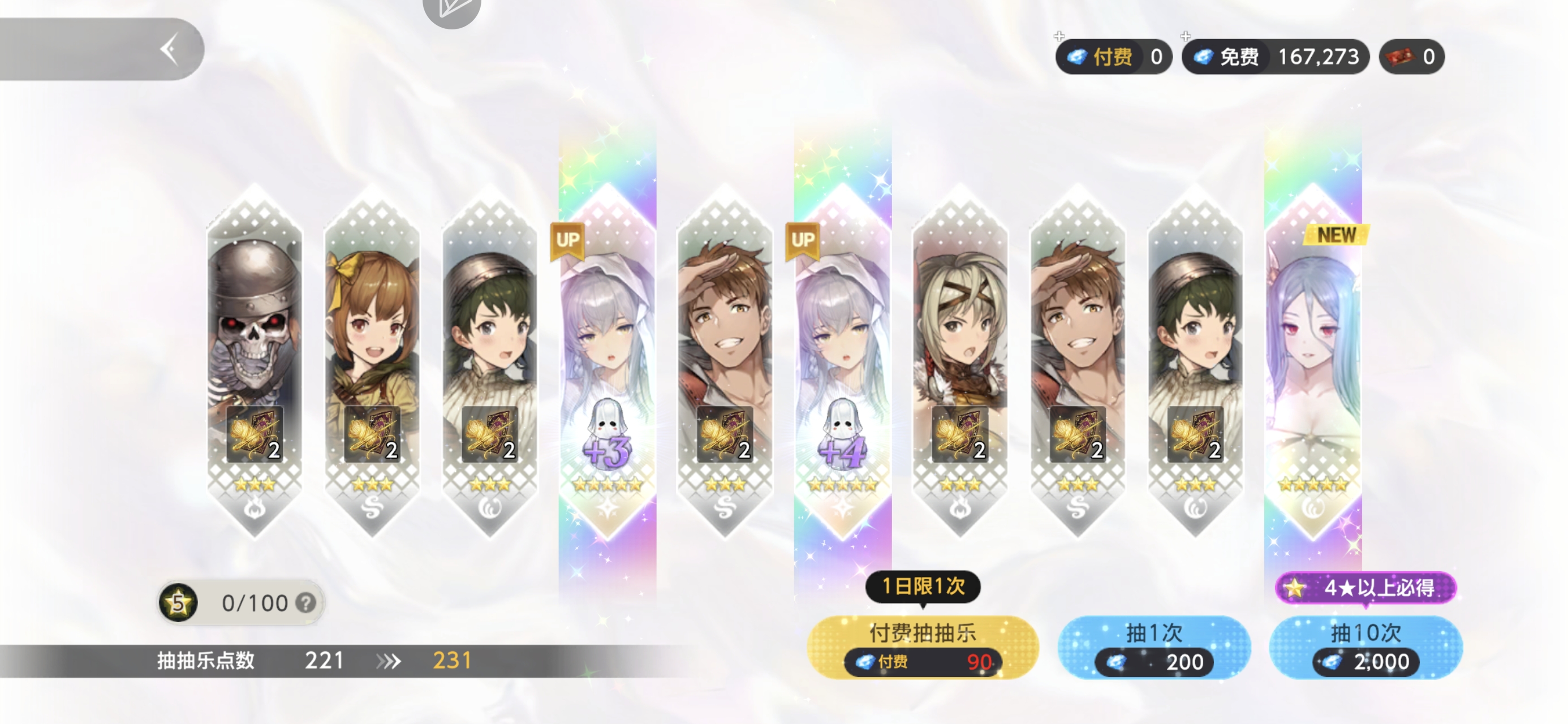Use the paid daily draw for 90
This screenshot has height=724, width=1568.
pyautogui.click(x=922, y=647)
